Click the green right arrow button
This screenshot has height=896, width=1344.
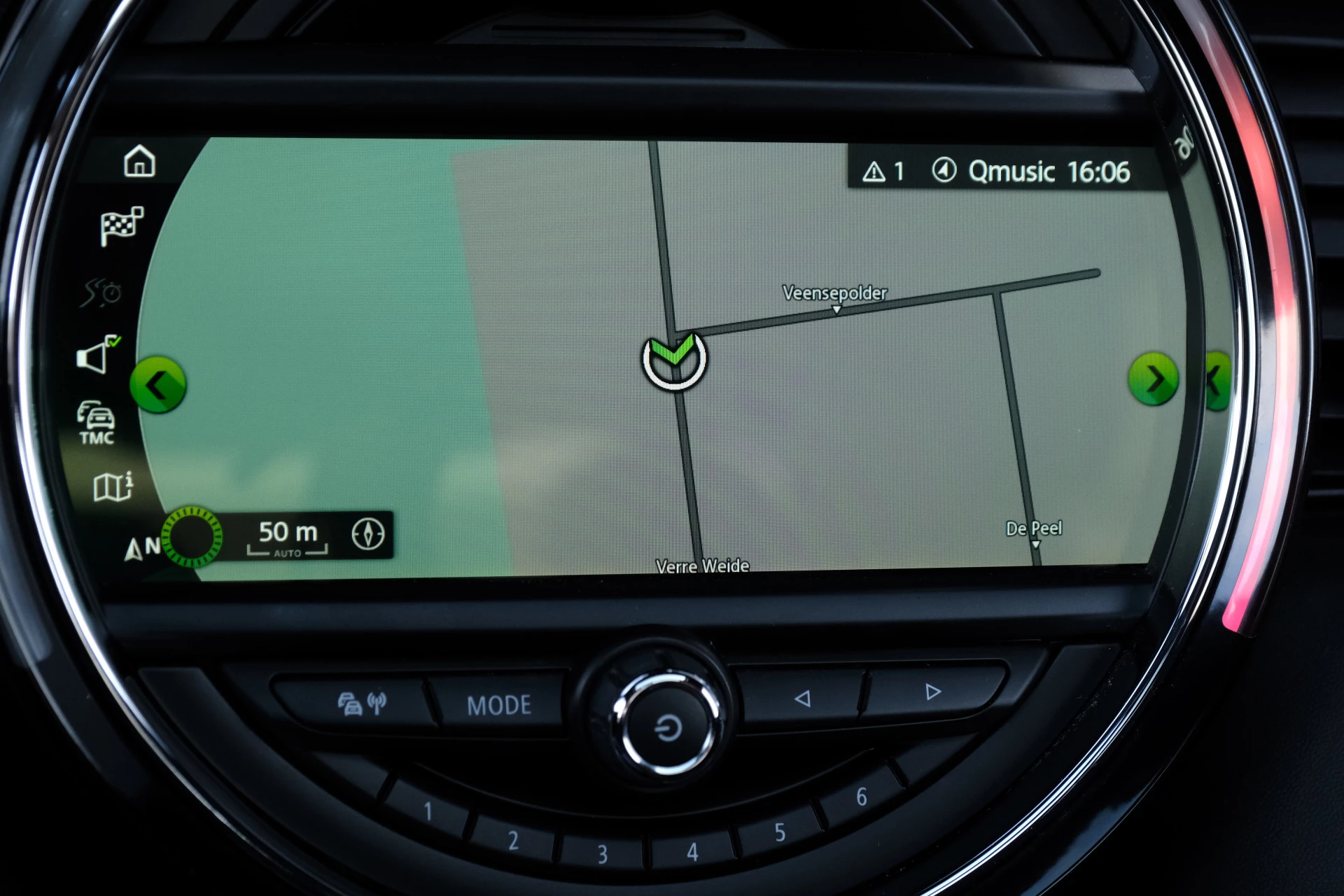point(1154,379)
